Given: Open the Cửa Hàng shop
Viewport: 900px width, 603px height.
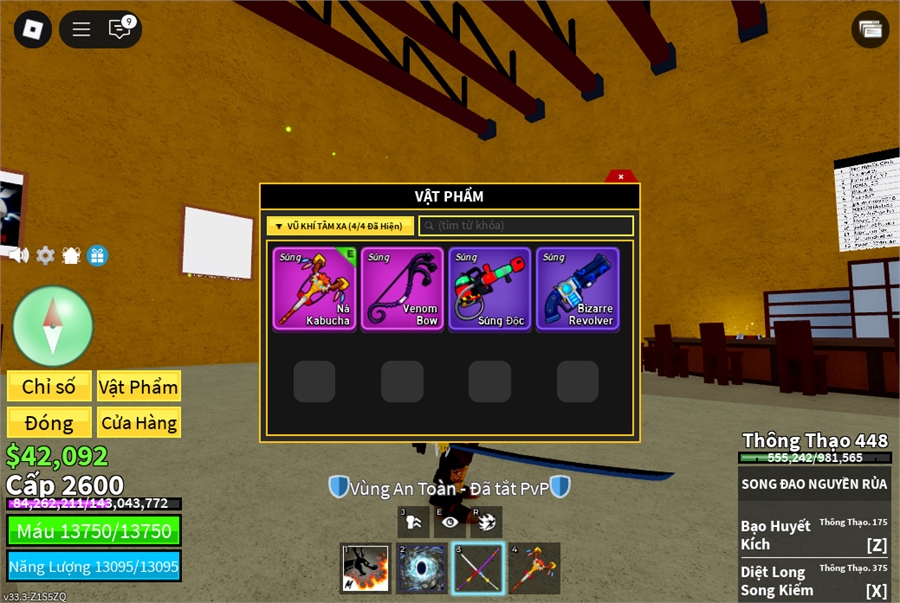Looking at the screenshot, I should tap(139, 423).
